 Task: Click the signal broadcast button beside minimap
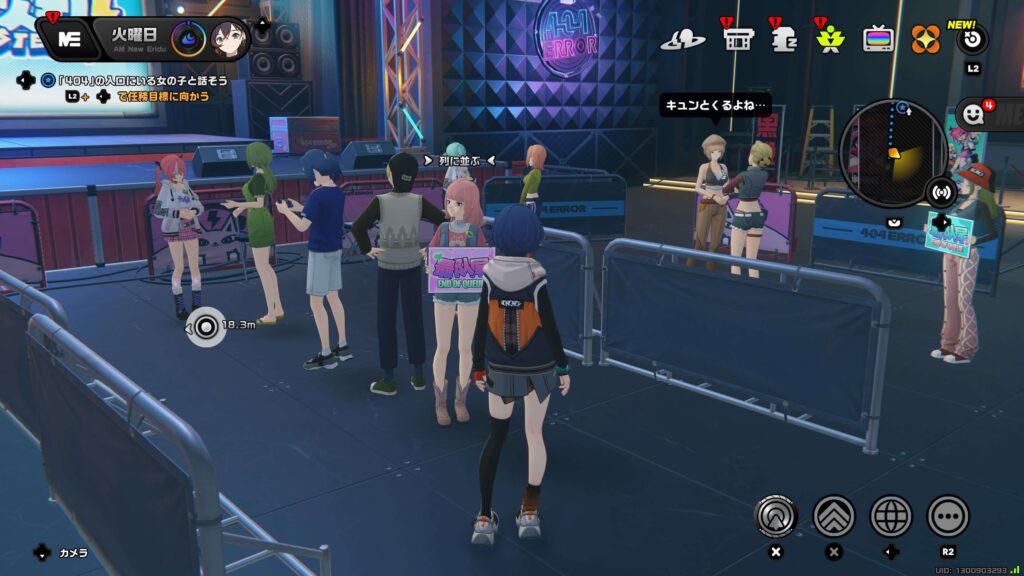click(x=941, y=191)
